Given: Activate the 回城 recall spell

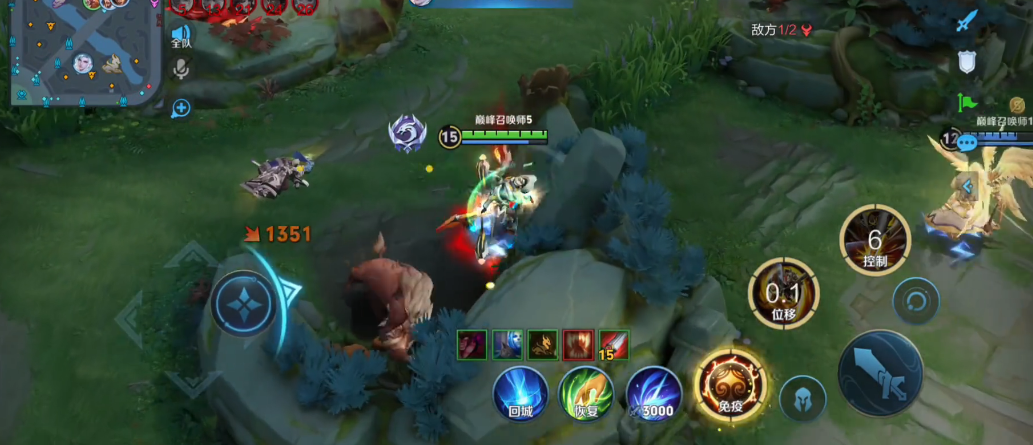Looking at the screenshot, I should pos(520,394).
